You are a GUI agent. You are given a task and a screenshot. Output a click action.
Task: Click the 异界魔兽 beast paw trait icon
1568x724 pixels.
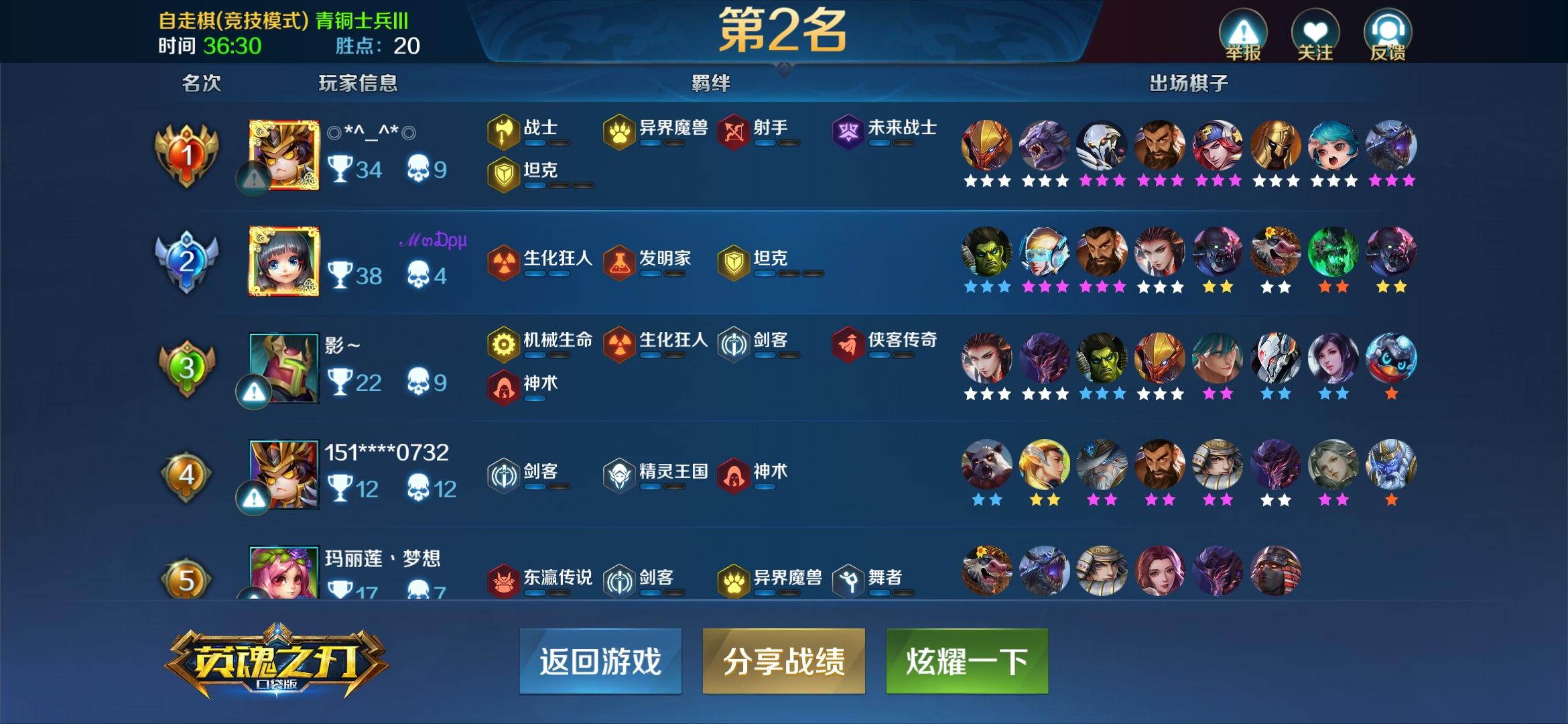620,131
